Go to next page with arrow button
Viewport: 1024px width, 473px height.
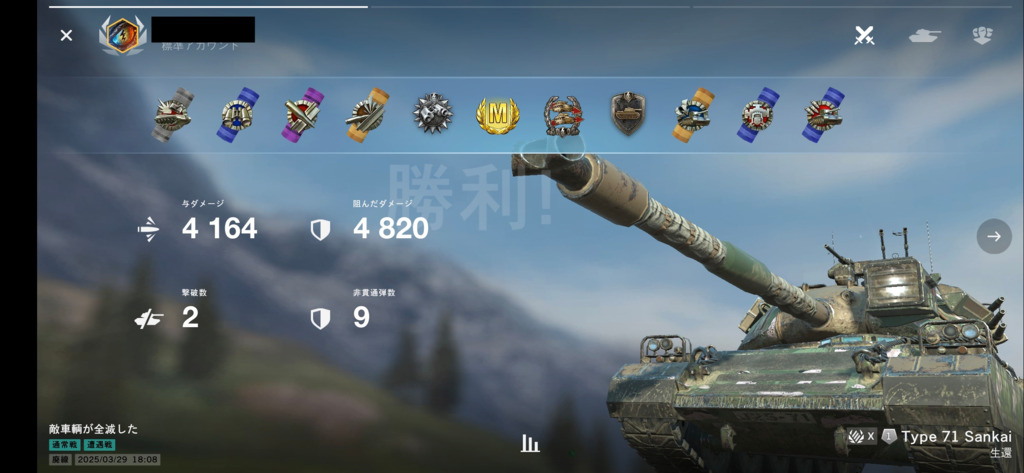pos(993,236)
